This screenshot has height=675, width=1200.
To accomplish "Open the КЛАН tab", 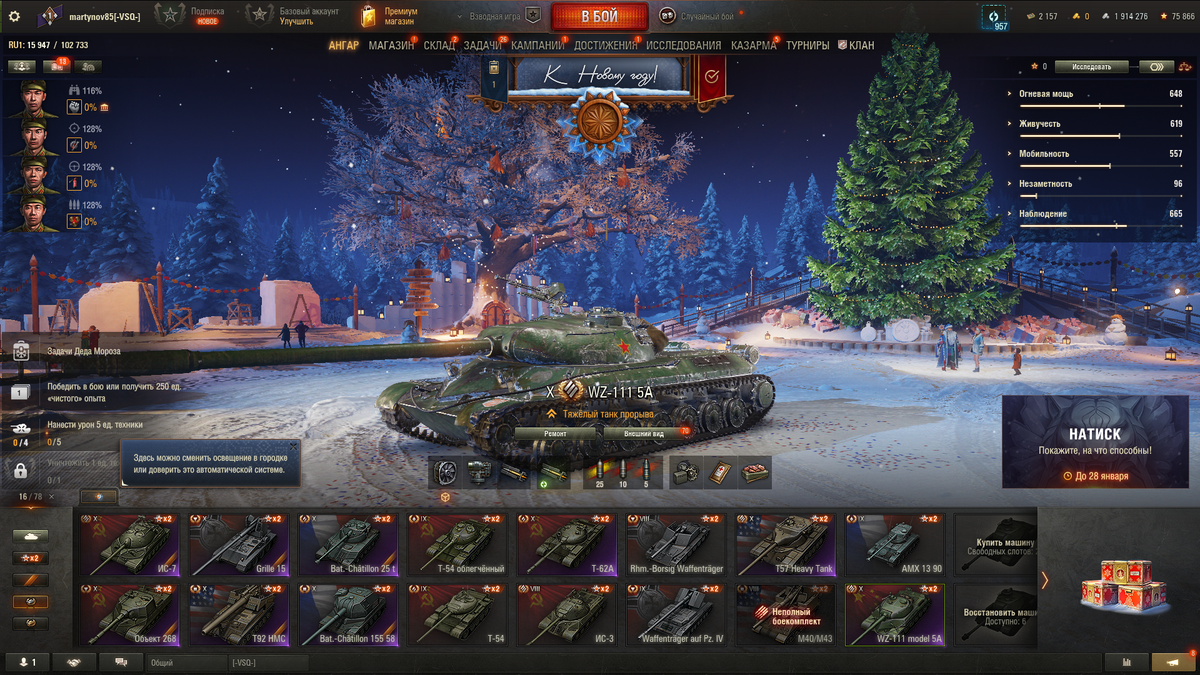I will click(860, 46).
